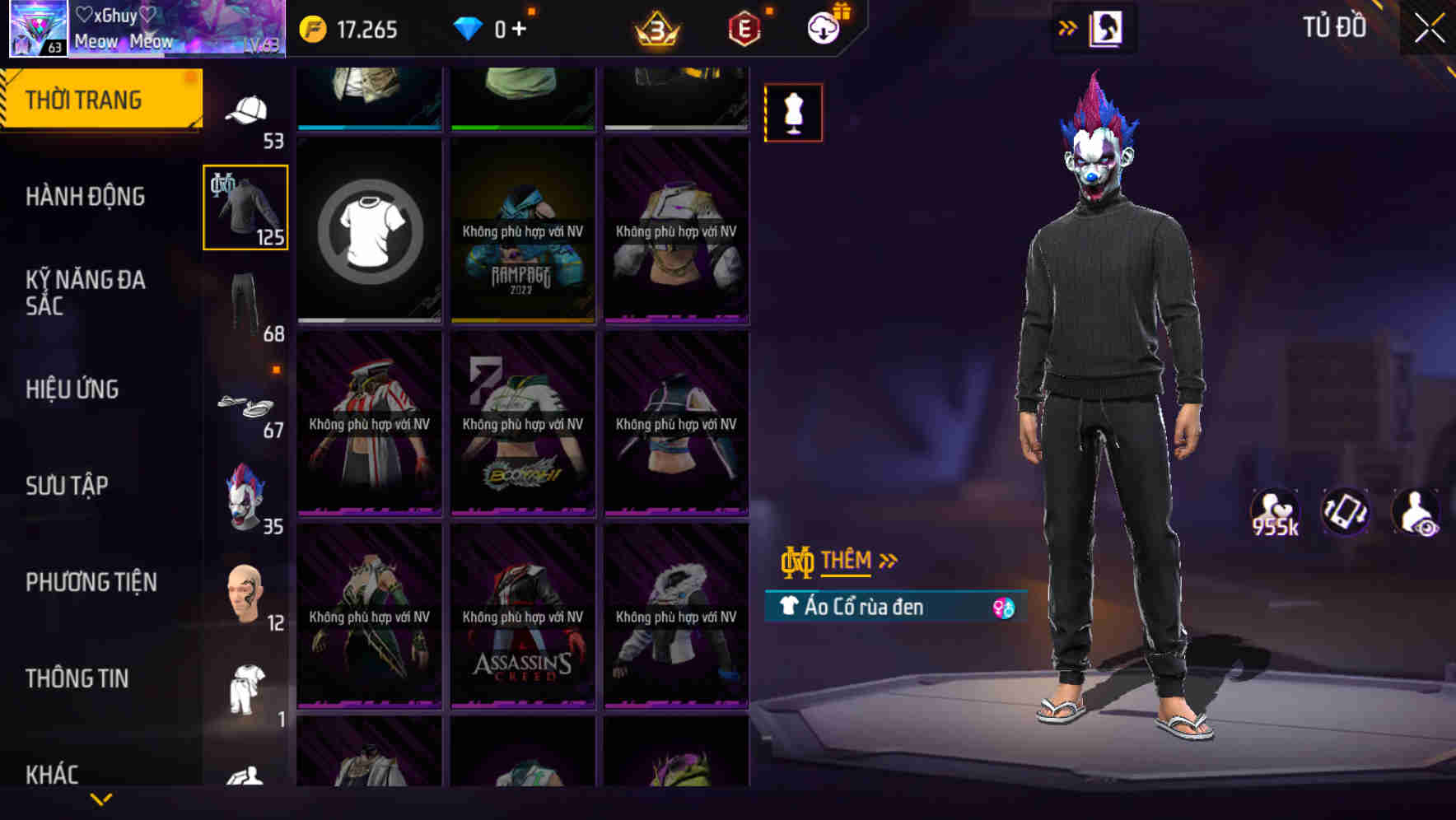The image size is (1456, 820).
Task: Click the 955k likes icon
Action: [1276, 512]
